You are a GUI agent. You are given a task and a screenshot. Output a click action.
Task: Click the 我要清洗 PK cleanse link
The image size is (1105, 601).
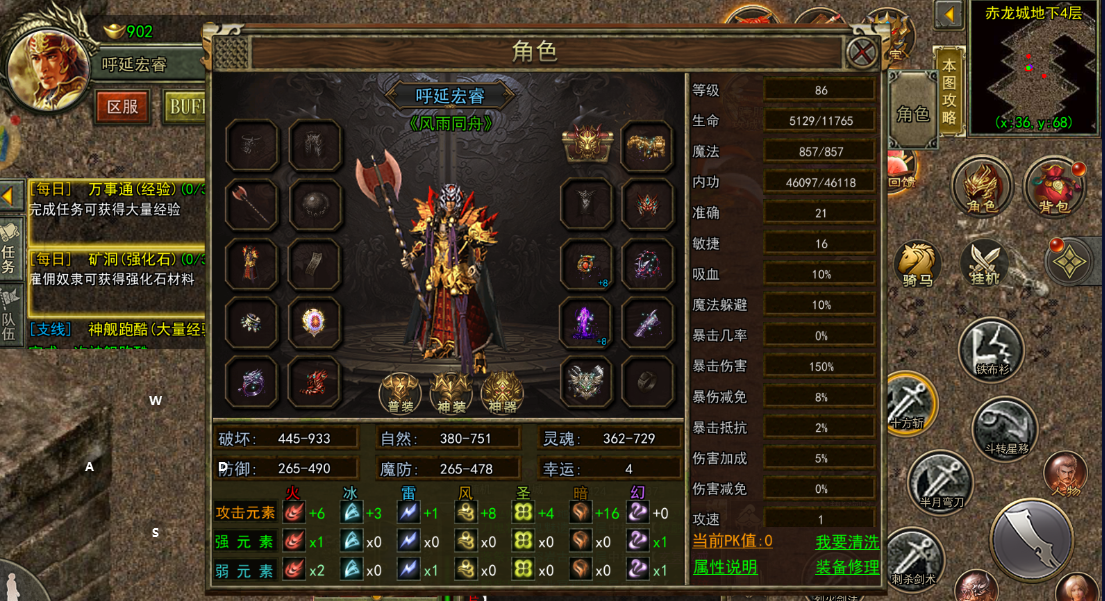(846, 541)
